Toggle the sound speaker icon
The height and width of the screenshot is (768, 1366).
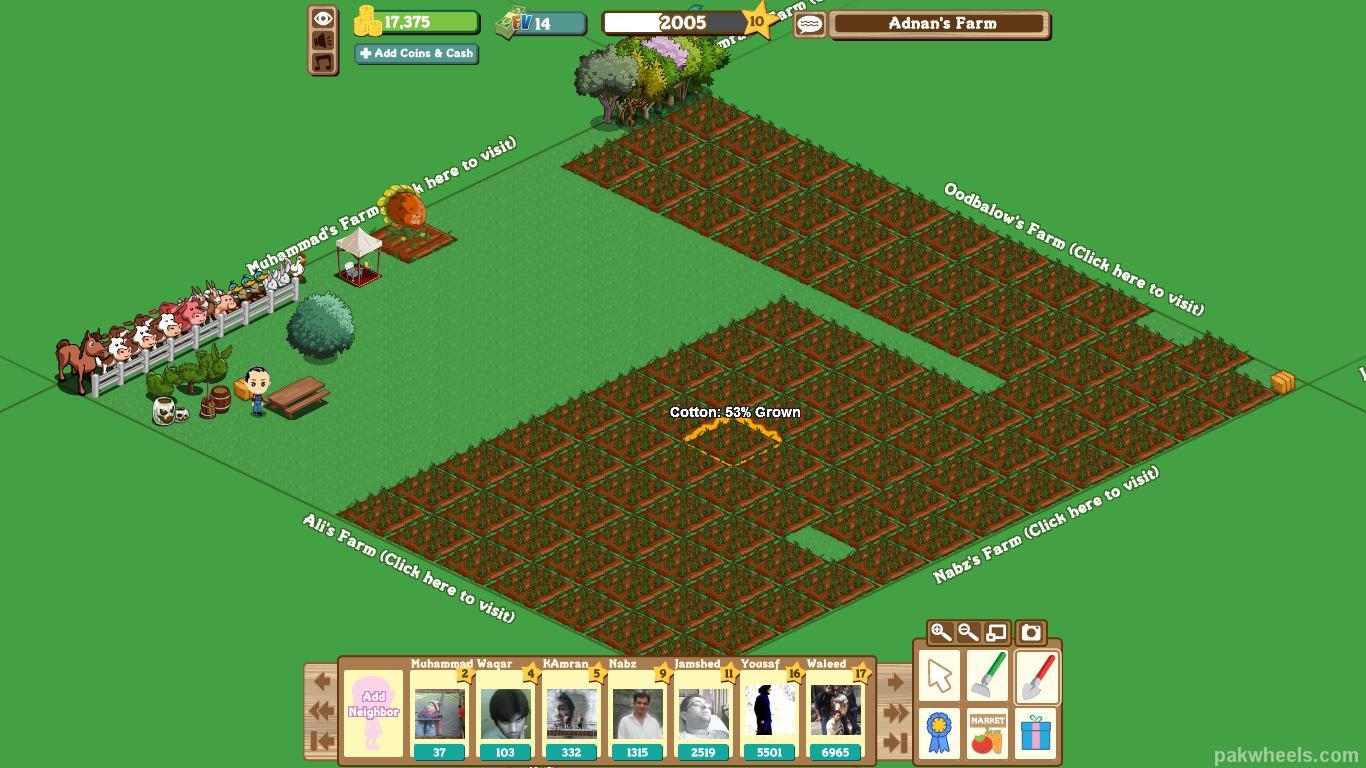[x=323, y=40]
